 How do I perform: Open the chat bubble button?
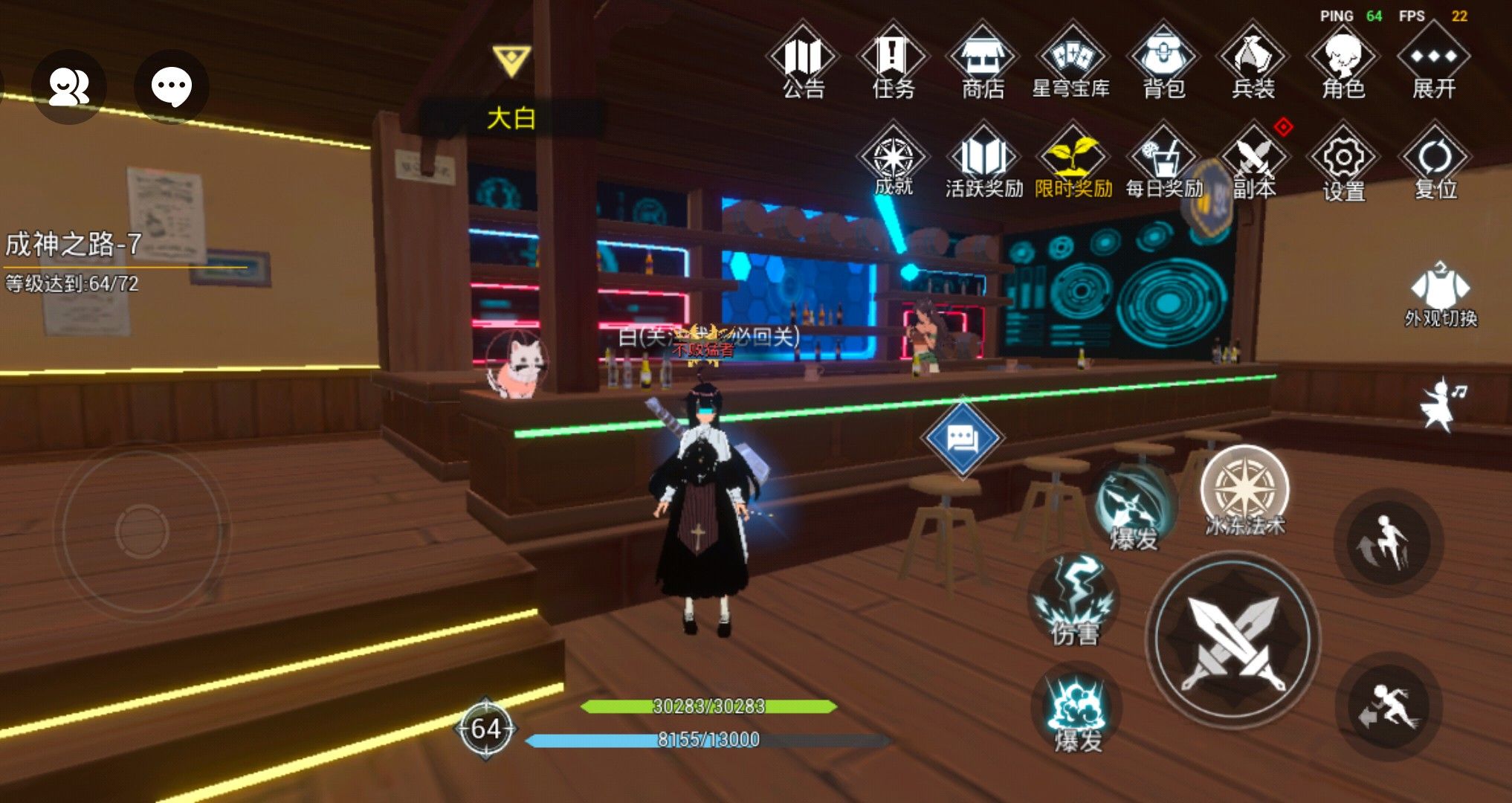172,86
